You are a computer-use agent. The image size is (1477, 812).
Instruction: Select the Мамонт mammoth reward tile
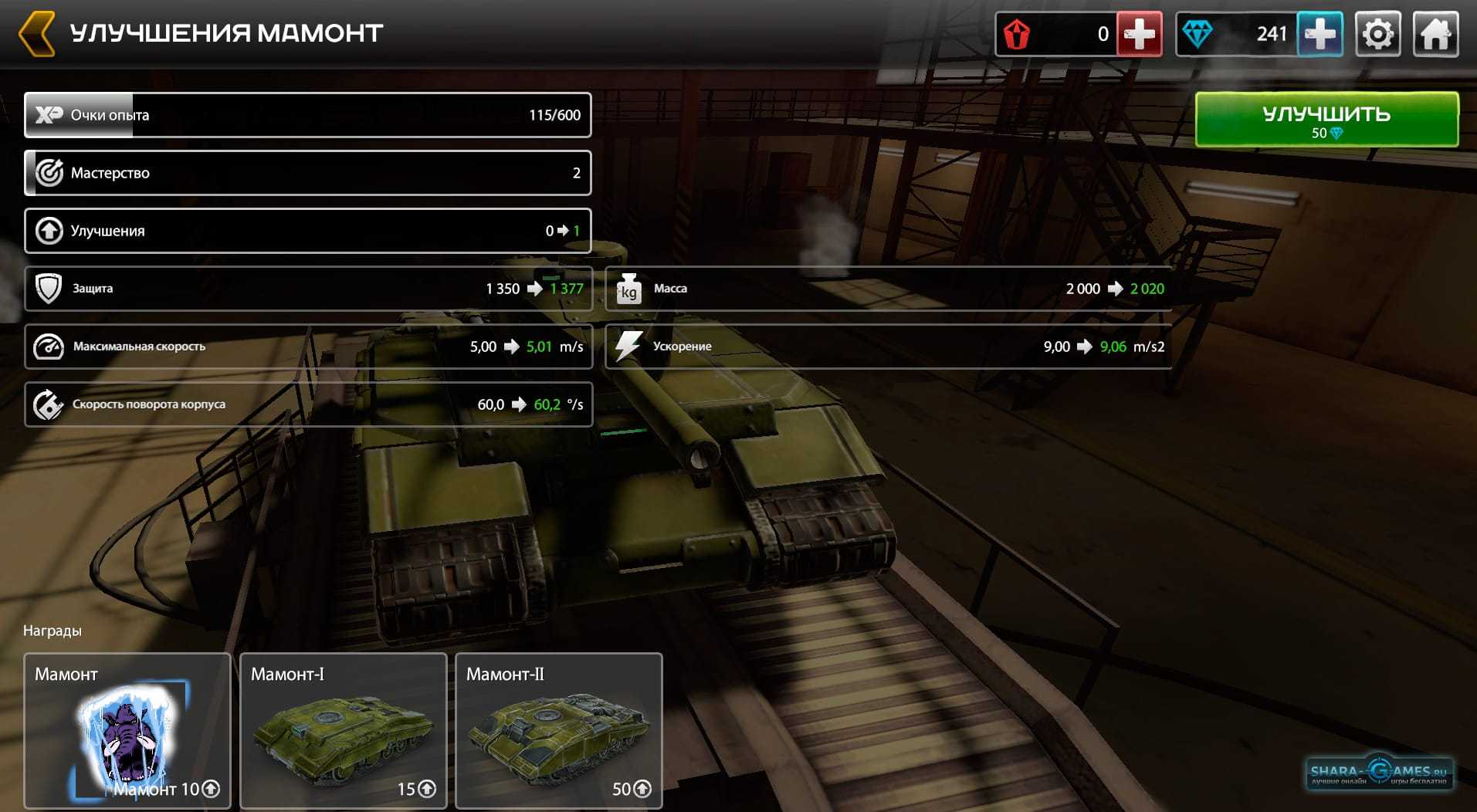pos(127,729)
